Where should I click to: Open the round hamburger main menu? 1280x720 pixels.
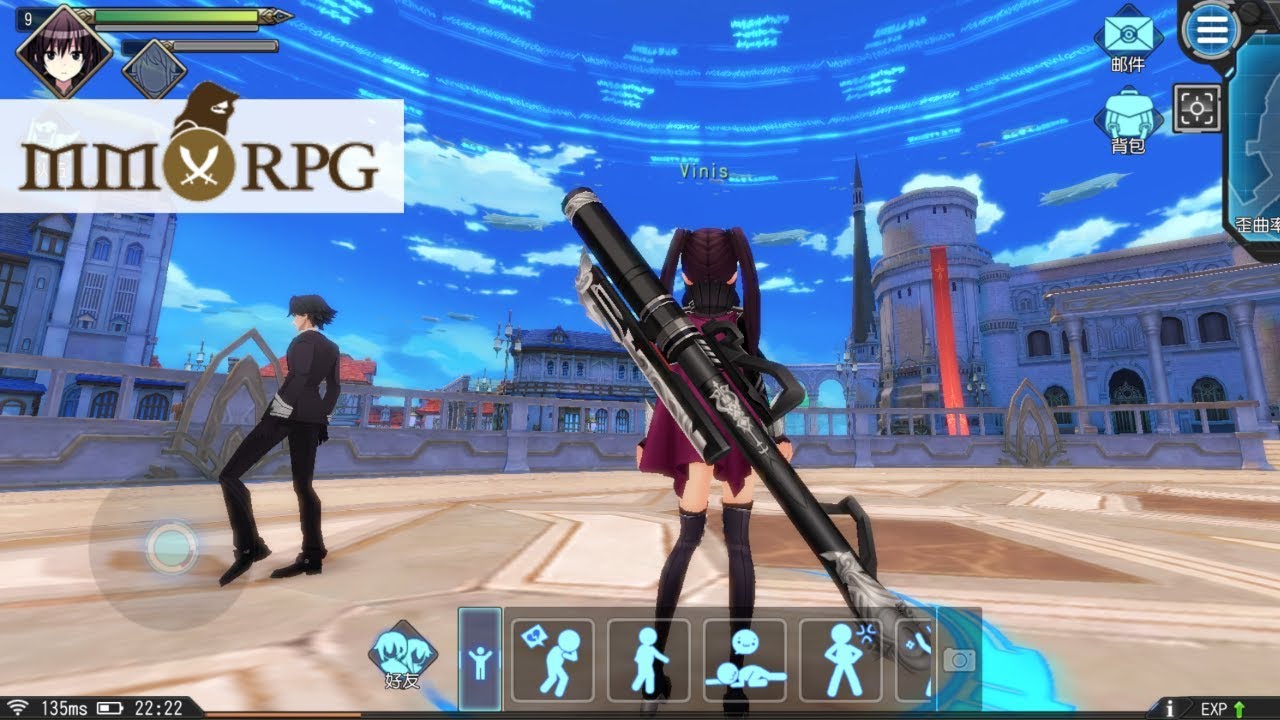click(1211, 31)
